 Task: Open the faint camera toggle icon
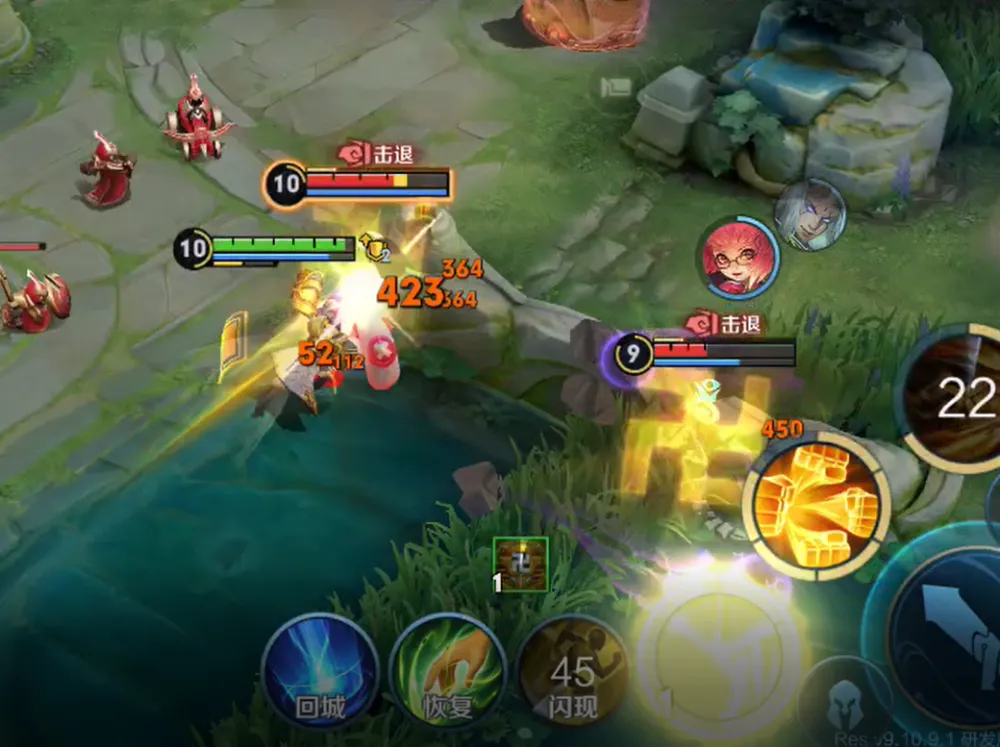click(614, 88)
